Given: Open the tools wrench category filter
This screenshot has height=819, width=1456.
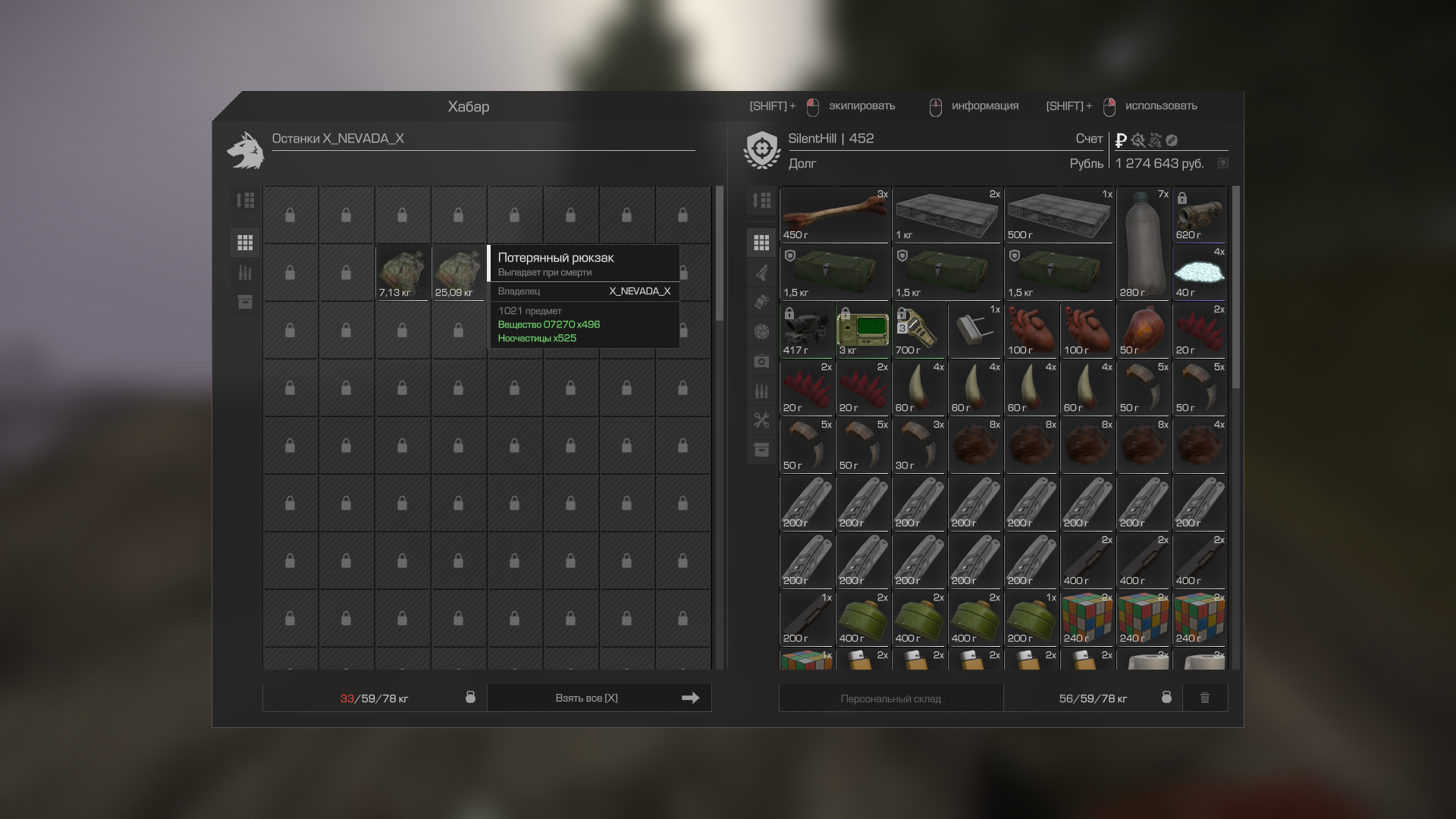Looking at the screenshot, I should [761, 420].
